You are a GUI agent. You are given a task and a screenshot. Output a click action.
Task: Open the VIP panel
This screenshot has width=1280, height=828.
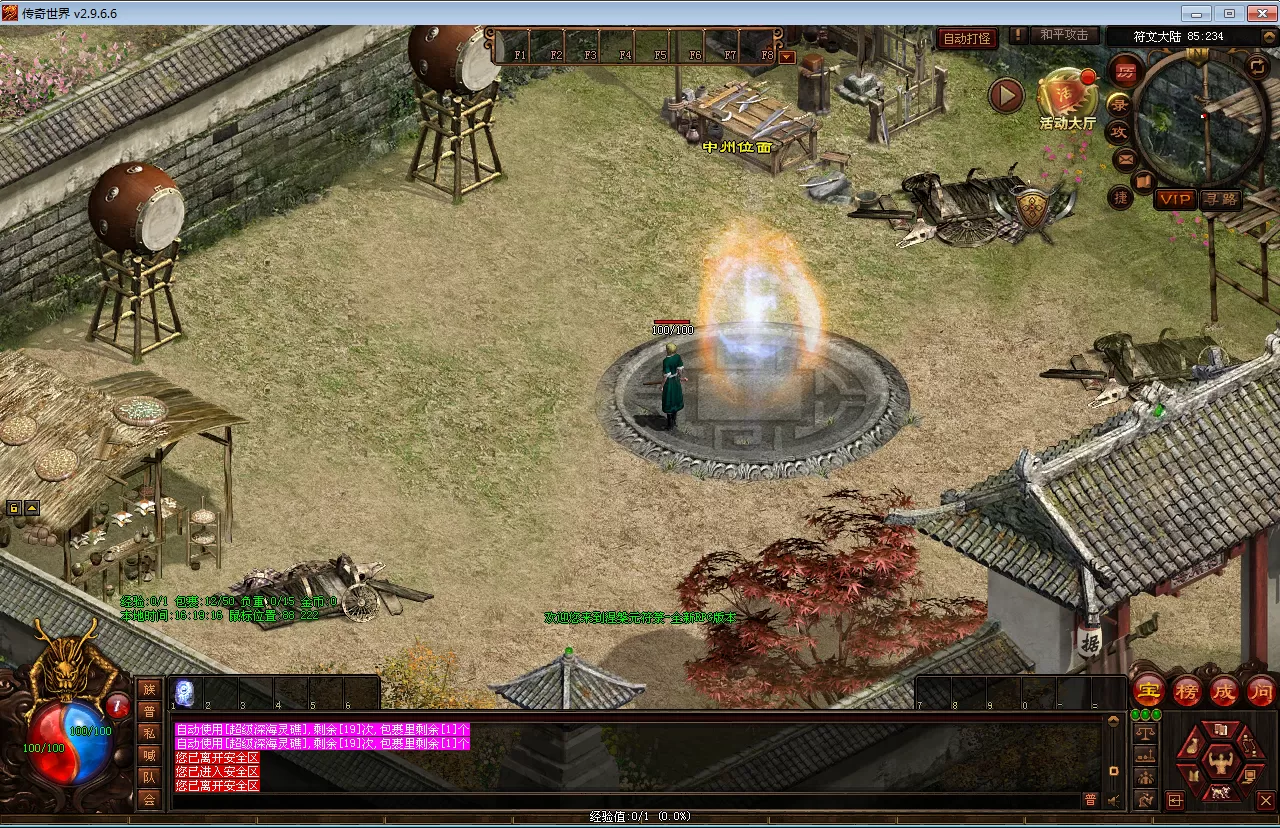click(1175, 199)
